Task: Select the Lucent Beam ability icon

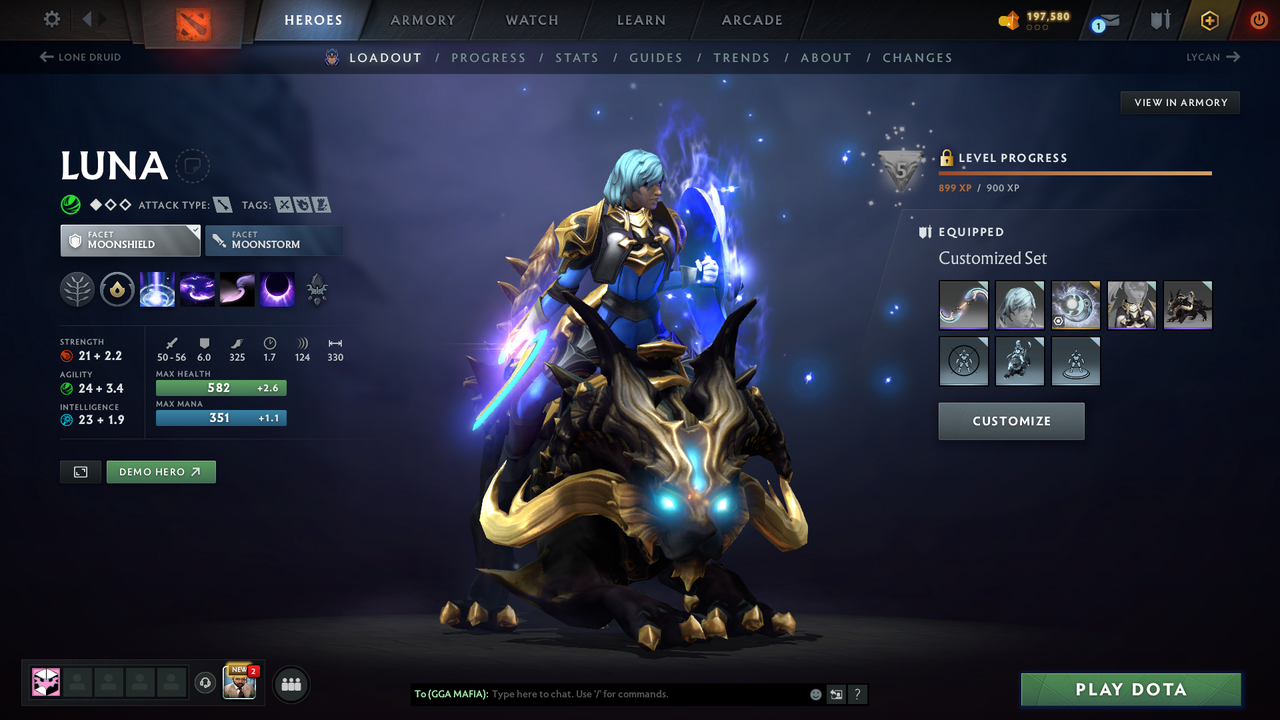Action: [x=157, y=289]
